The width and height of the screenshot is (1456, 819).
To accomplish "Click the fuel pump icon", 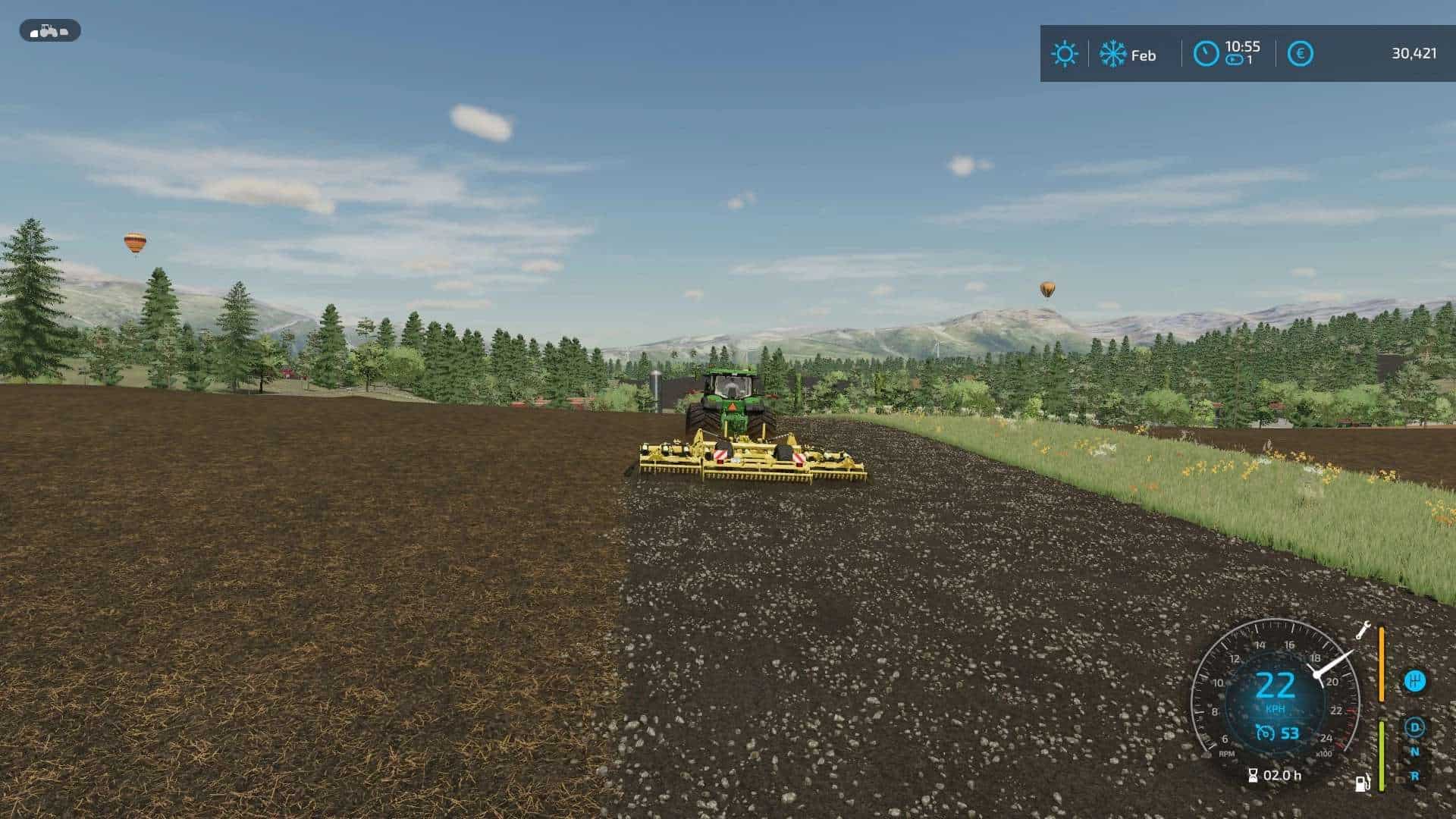I will coord(1363,783).
